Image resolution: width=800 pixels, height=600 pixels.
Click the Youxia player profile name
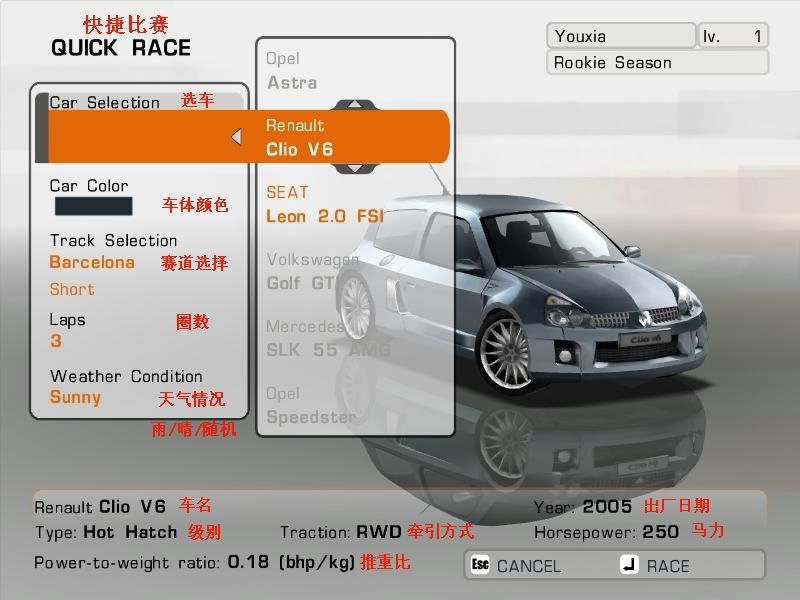pyautogui.click(x=620, y=36)
